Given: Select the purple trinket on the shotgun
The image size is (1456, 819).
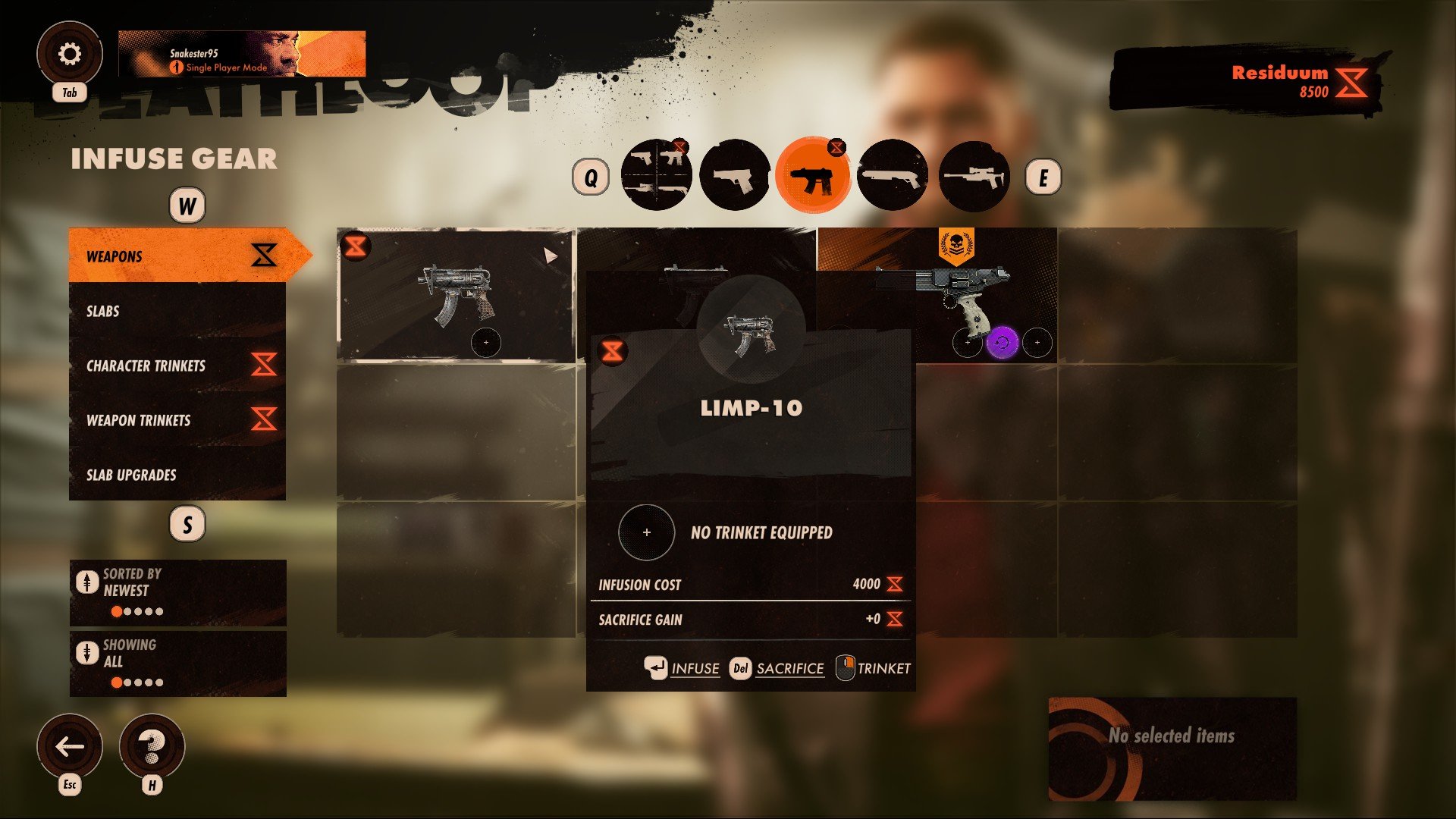Looking at the screenshot, I should 1001,343.
